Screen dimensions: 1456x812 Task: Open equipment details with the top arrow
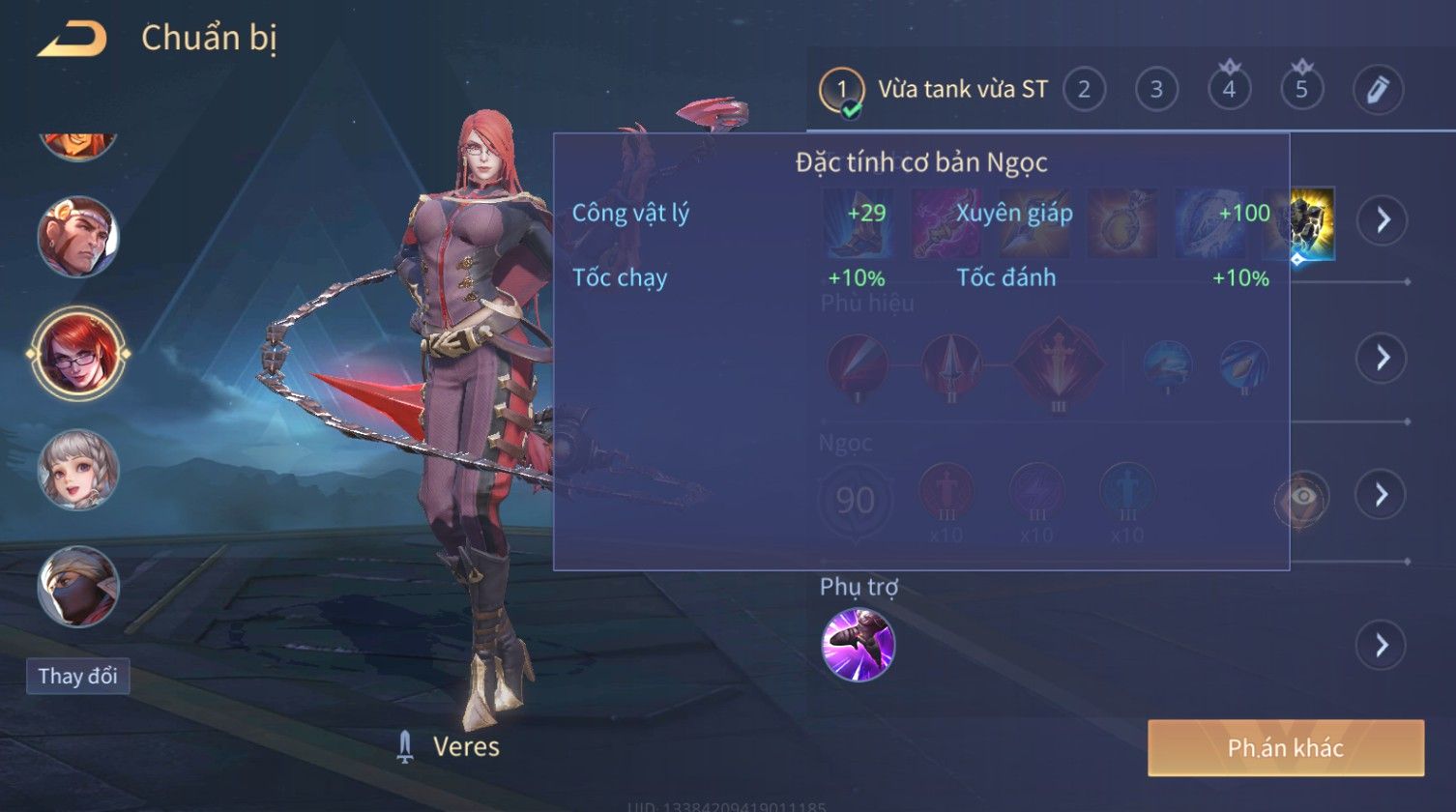(1383, 220)
